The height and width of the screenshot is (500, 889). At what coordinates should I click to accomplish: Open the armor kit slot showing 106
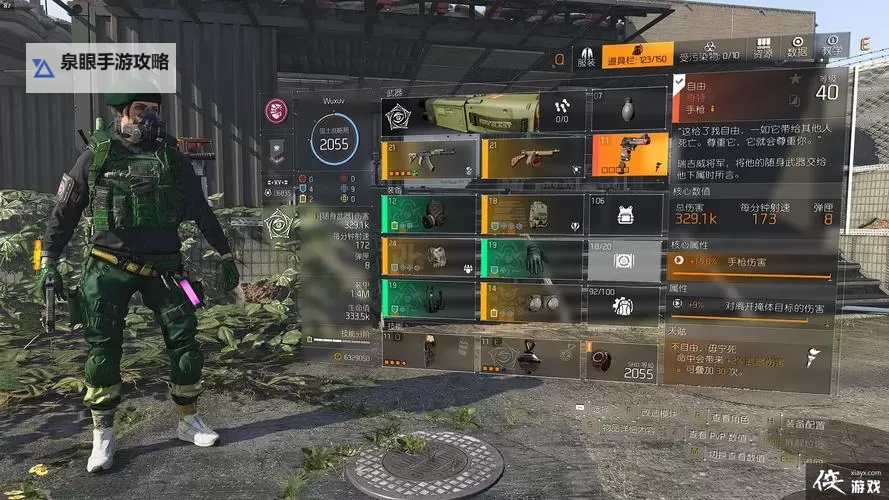tap(627, 213)
